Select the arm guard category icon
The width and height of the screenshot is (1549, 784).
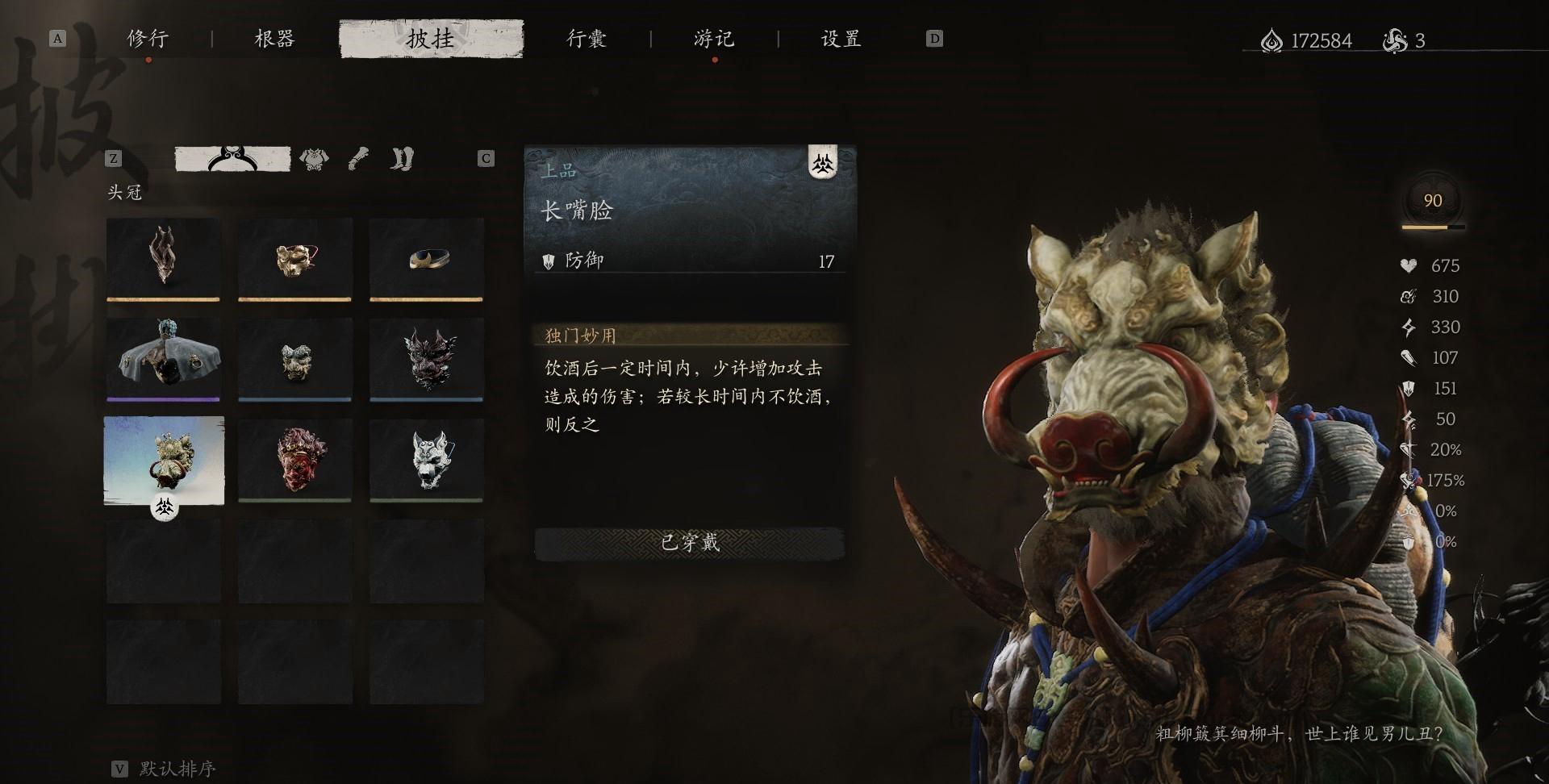[x=358, y=159]
